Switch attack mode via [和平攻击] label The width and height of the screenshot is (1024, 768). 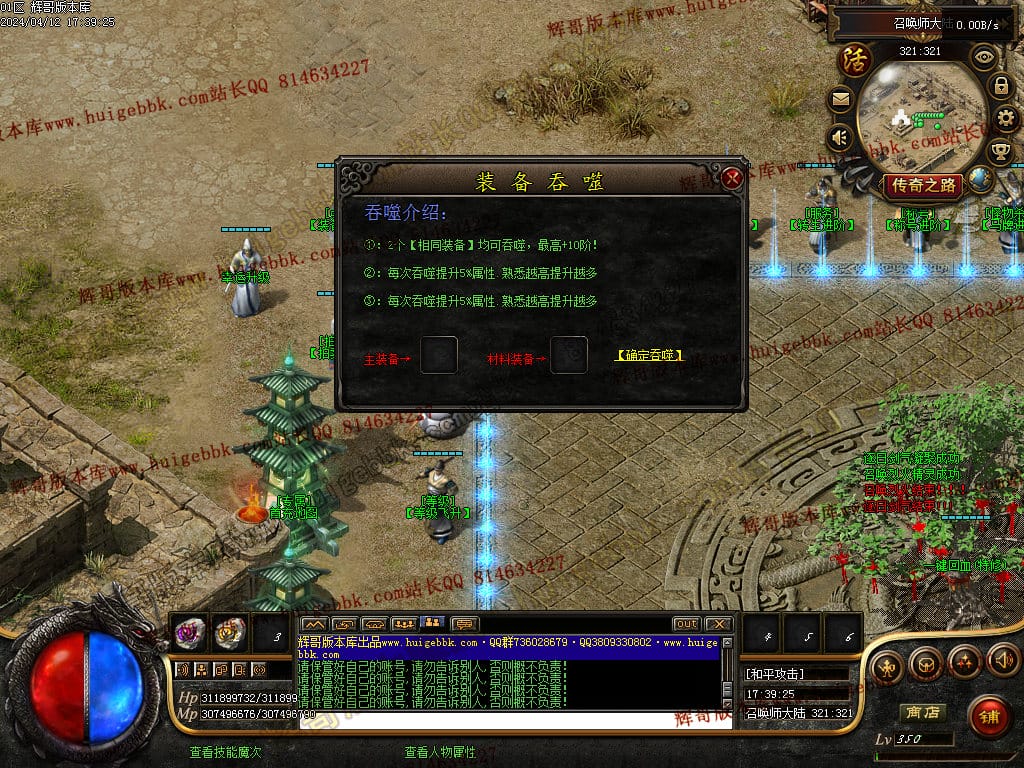[775, 674]
